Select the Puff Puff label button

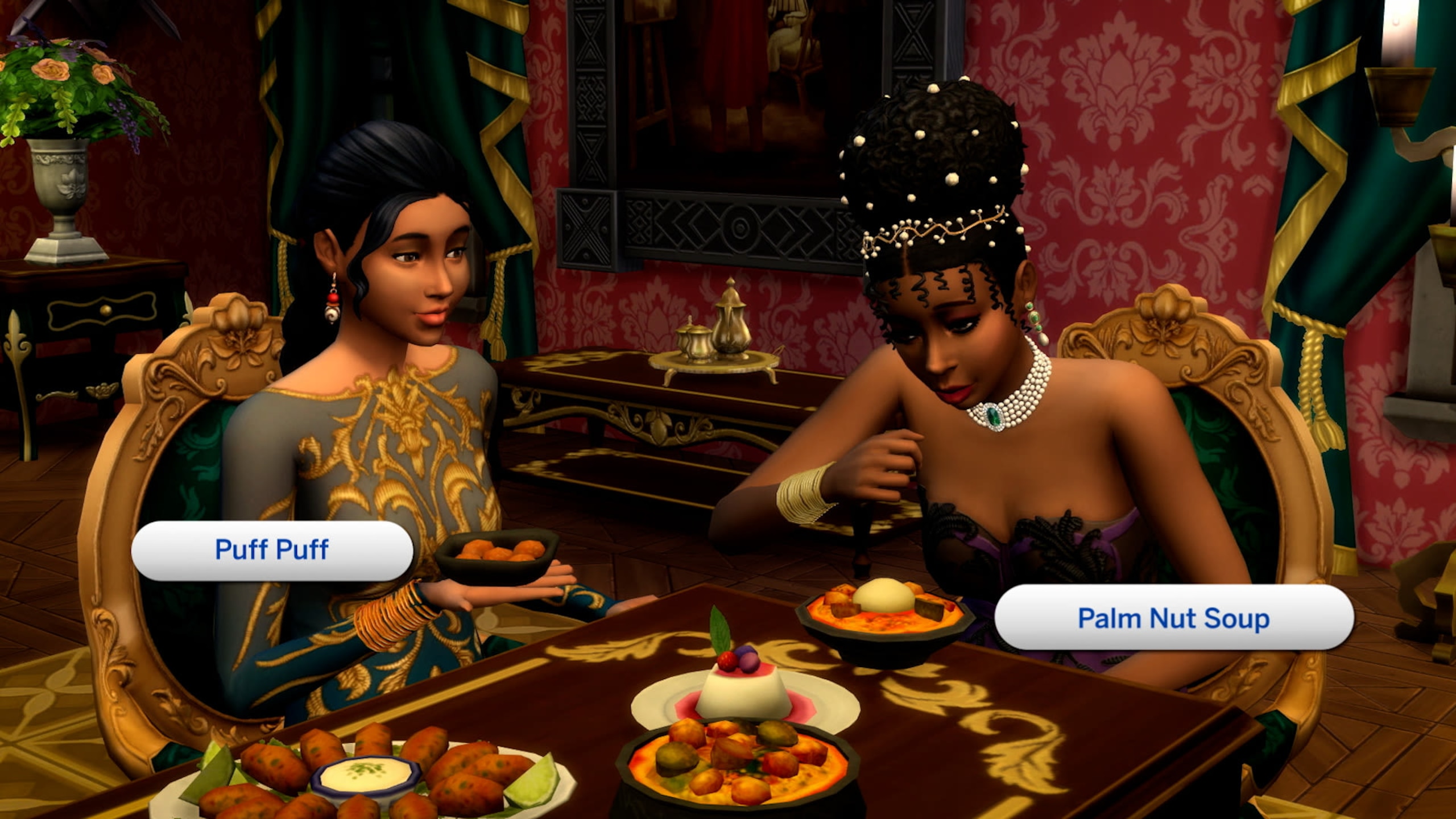(272, 550)
